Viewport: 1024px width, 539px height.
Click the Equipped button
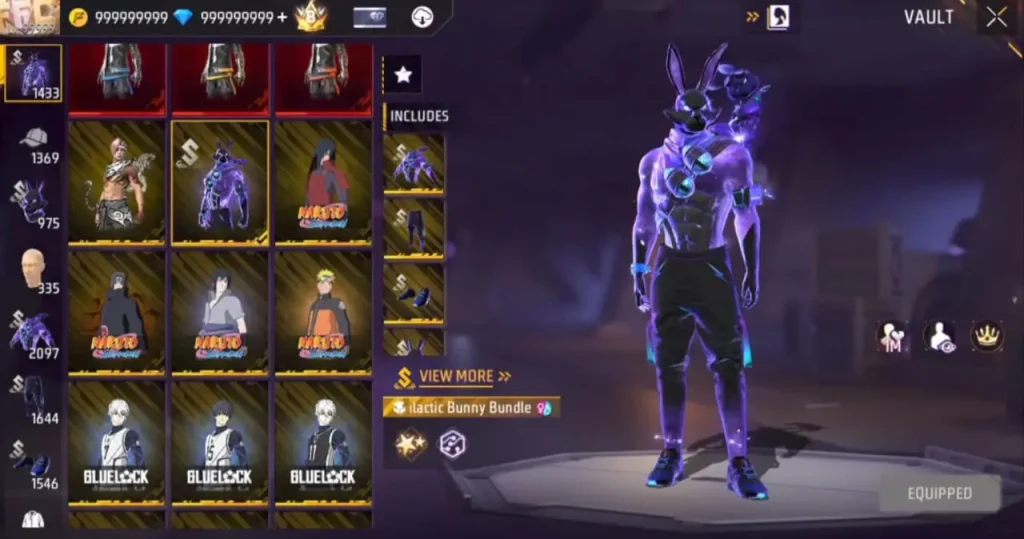939,493
